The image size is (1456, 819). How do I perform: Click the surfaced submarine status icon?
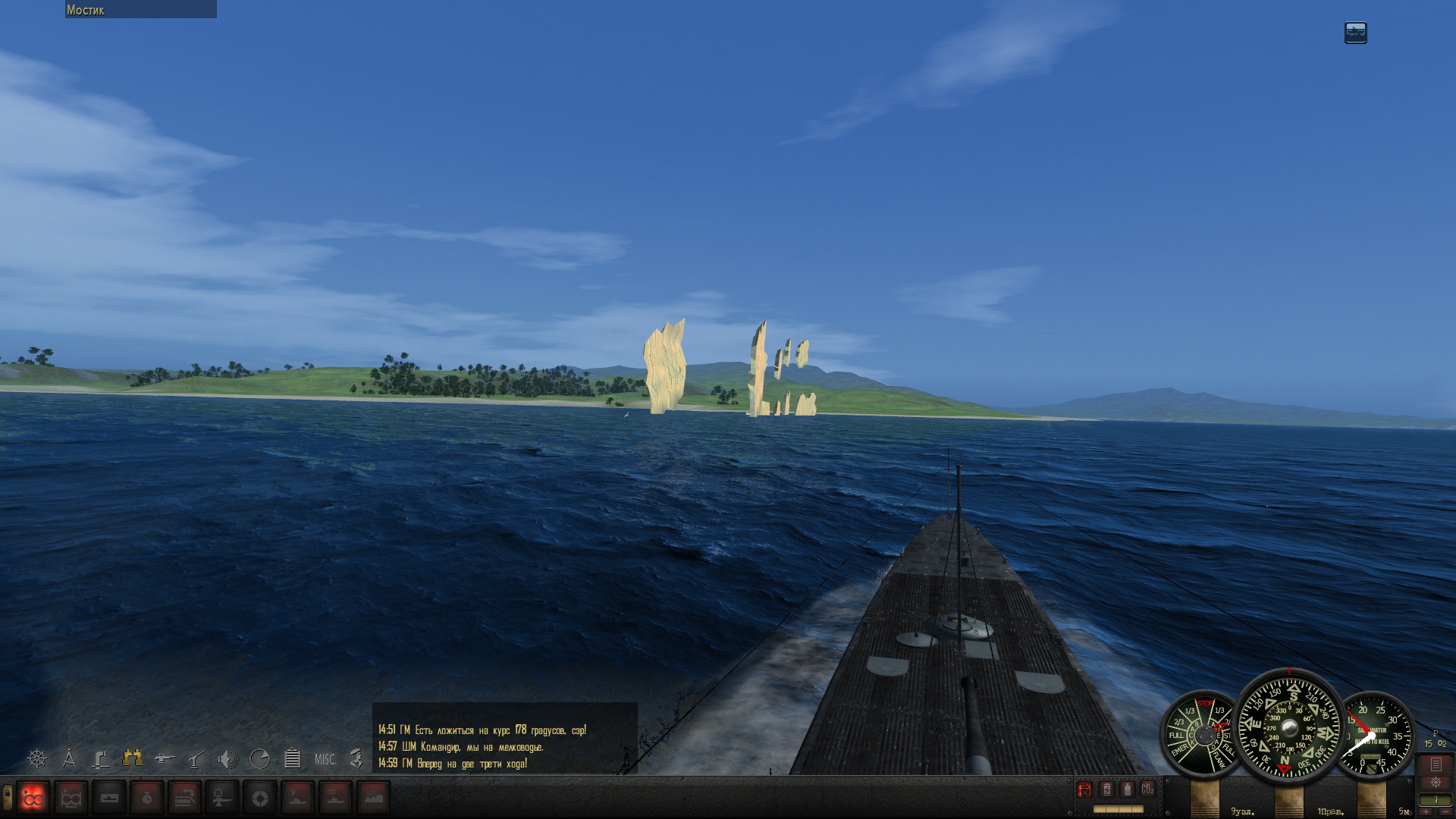[x=1355, y=33]
